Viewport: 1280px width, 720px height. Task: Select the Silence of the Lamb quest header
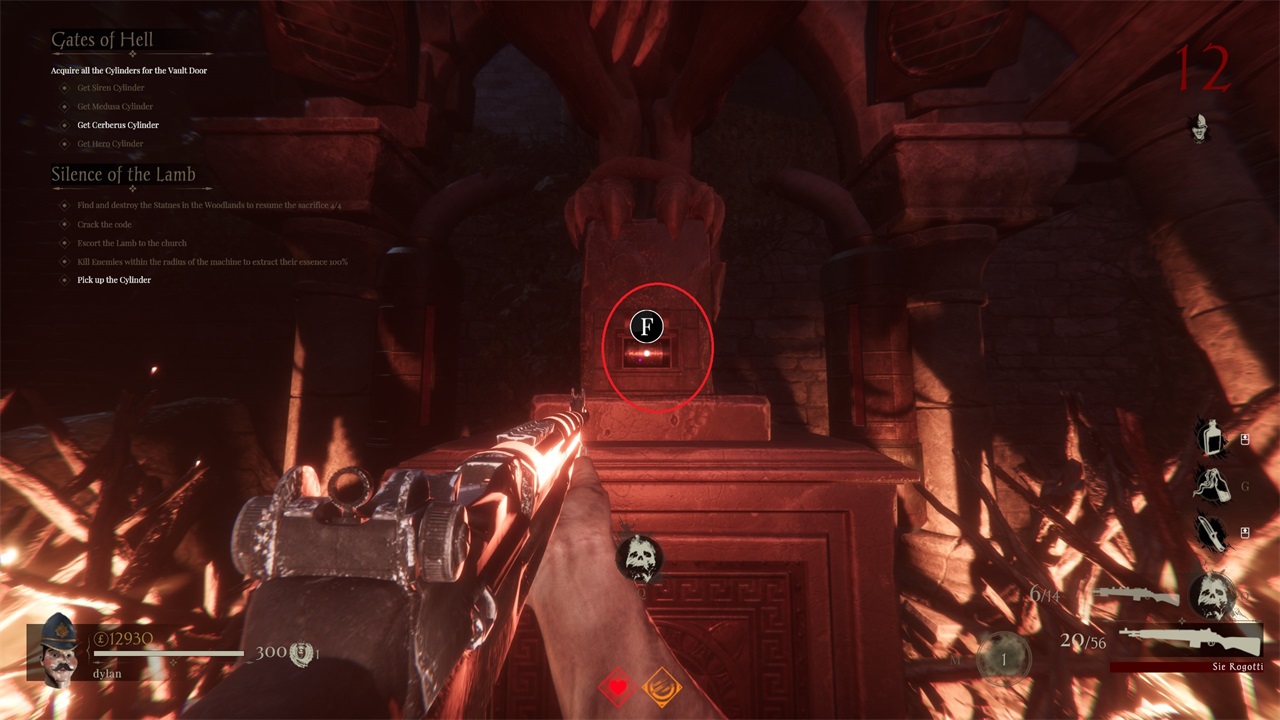coord(123,174)
